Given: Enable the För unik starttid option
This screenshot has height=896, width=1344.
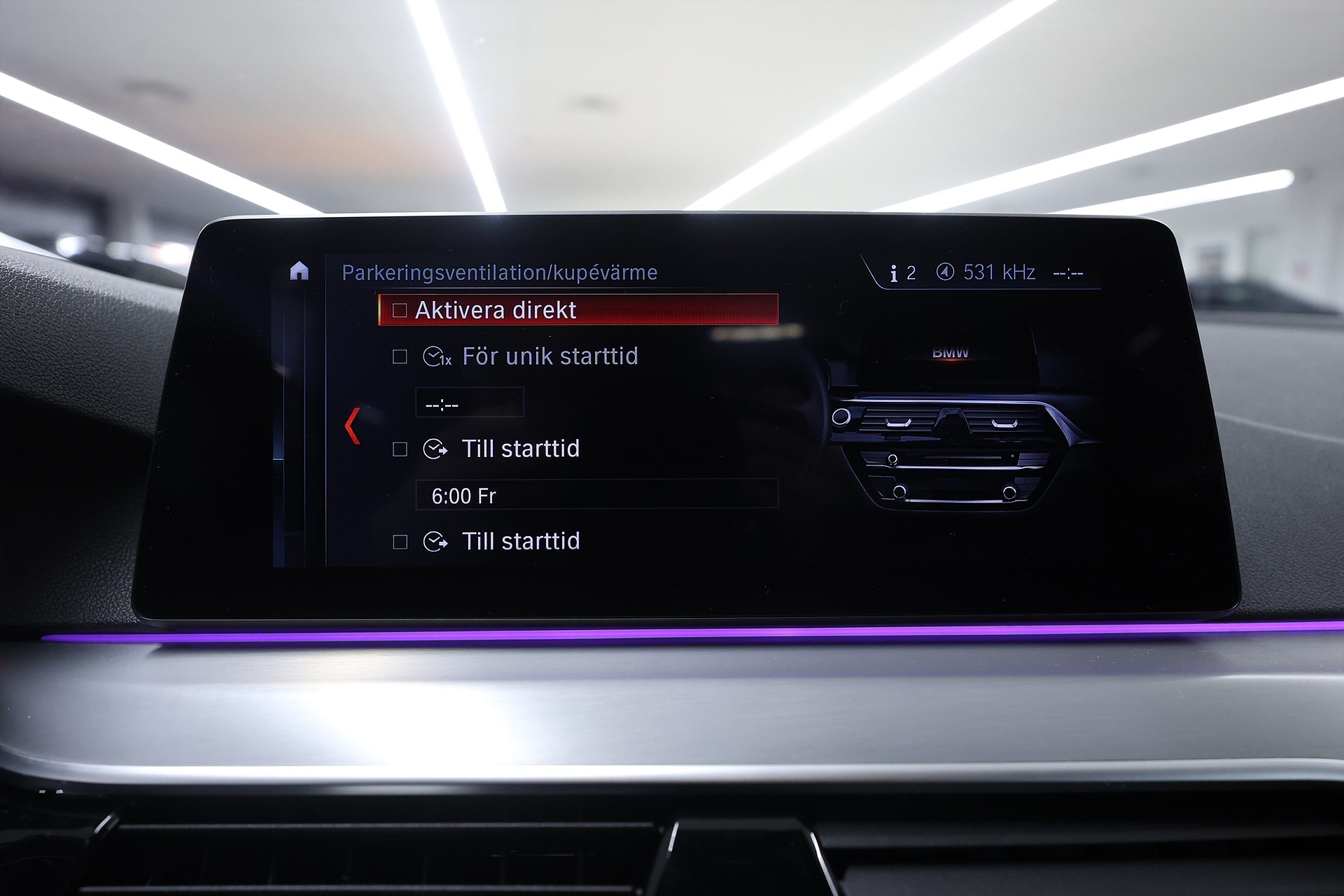Looking at the screenshot, I should click(x=400, y=357).
